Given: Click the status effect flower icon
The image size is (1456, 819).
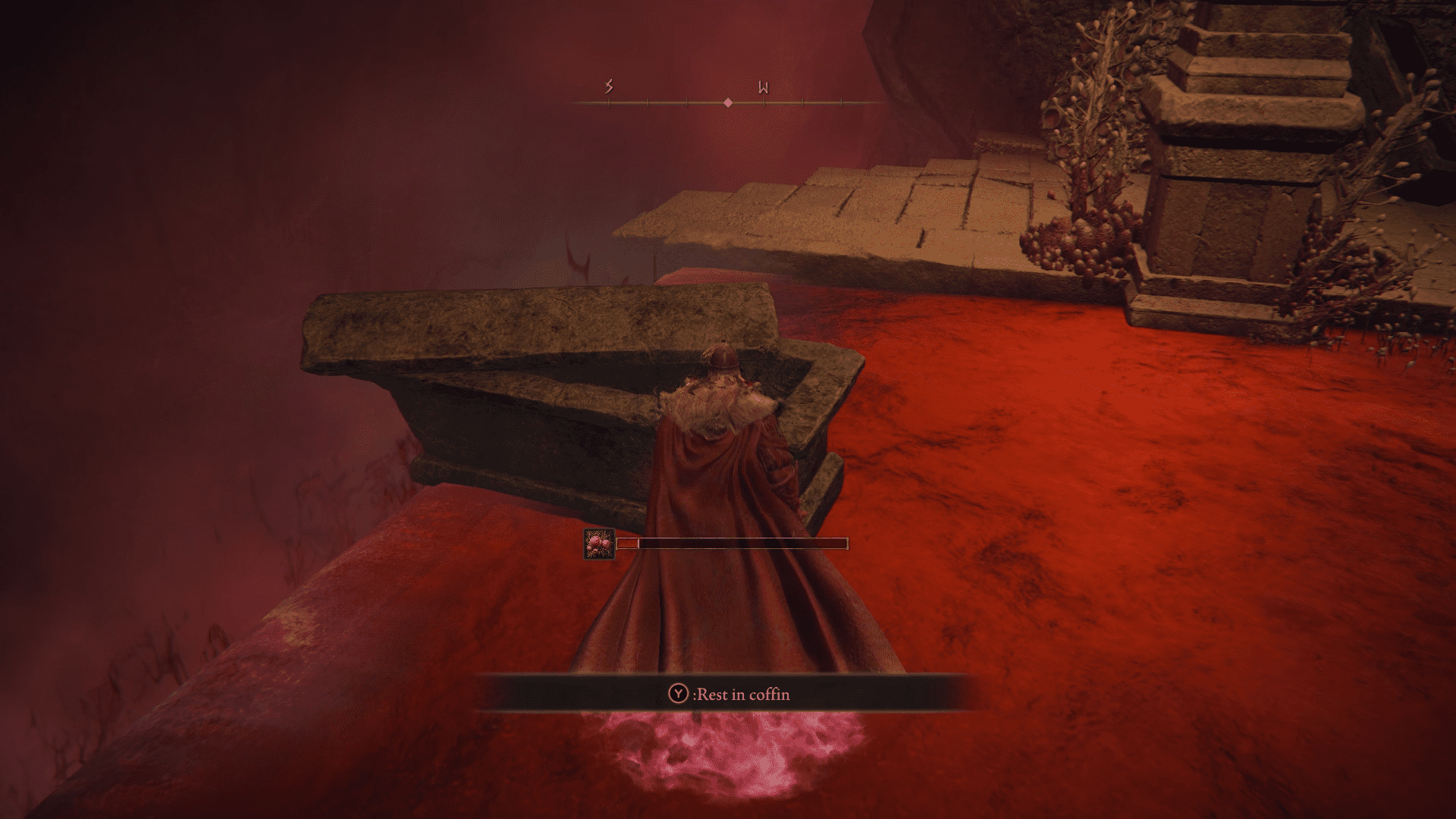Looking at the screenshot, I should pyautogui.click(x=598, y=544).
